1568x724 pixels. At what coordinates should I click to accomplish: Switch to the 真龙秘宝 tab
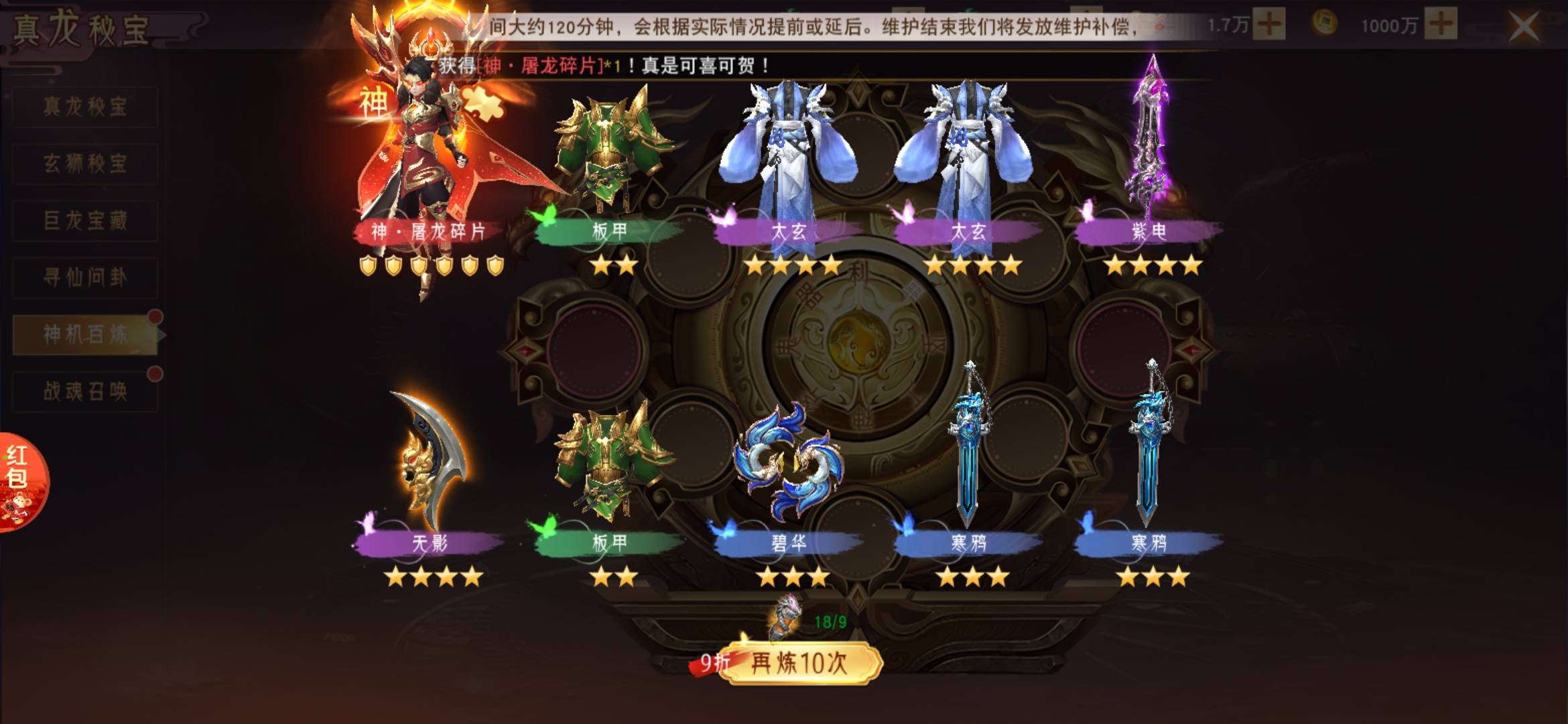click(x=85, y=107)
